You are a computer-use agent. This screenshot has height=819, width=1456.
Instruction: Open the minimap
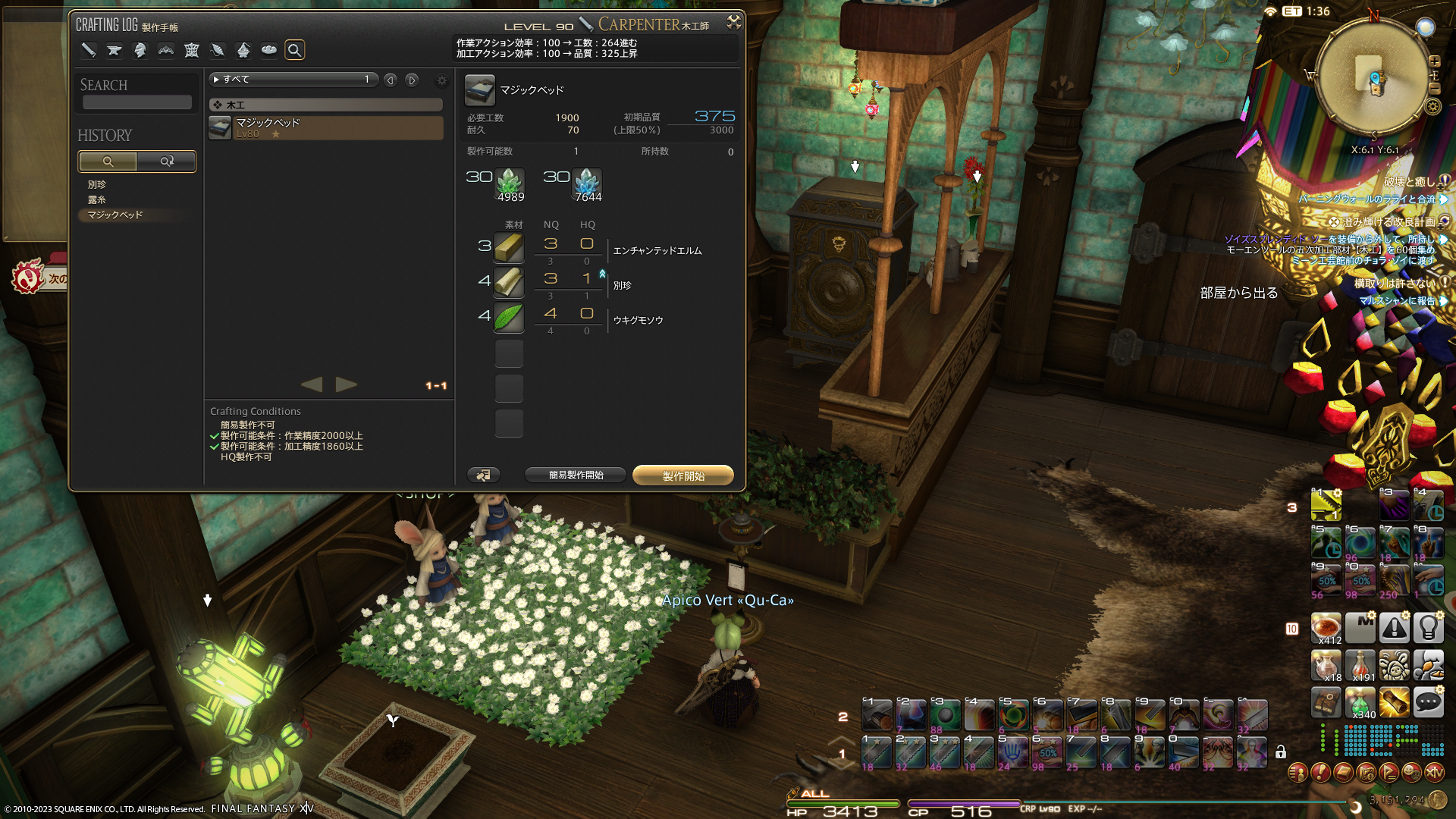tap(1373, 77)
